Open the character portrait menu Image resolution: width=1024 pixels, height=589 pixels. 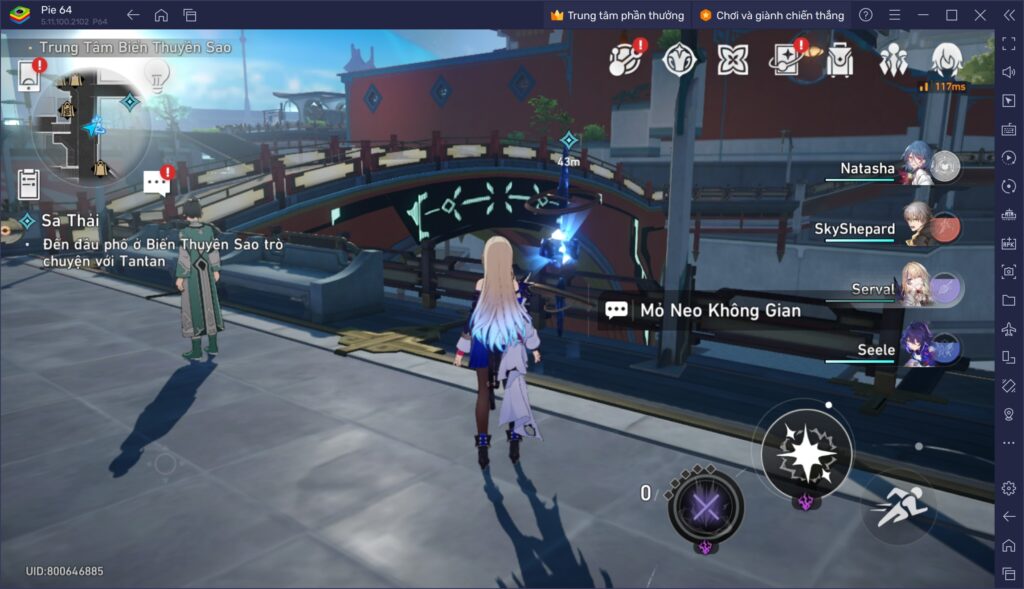click(946, 61)
